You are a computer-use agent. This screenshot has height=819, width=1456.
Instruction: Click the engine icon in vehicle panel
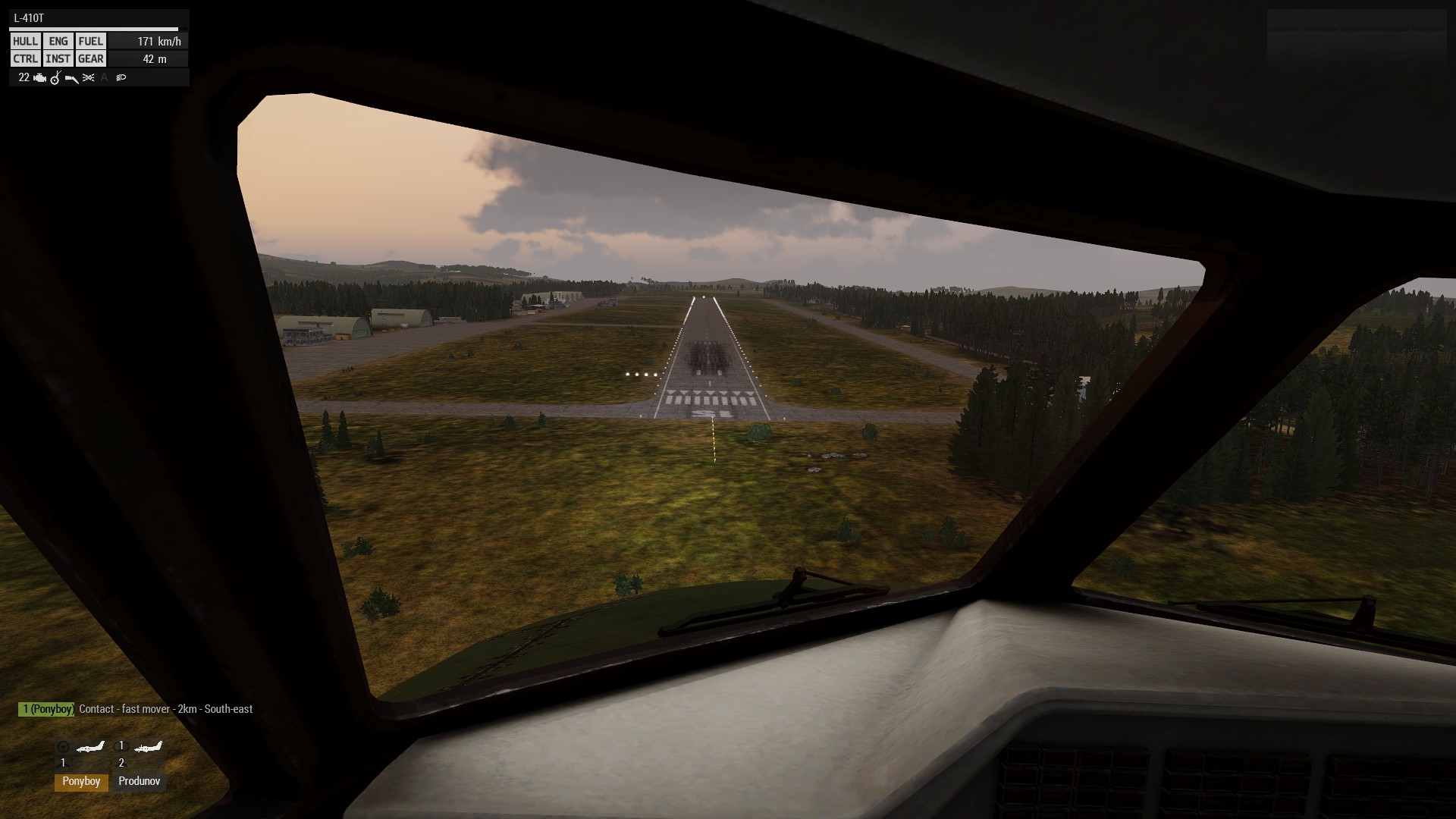[39, 78]
